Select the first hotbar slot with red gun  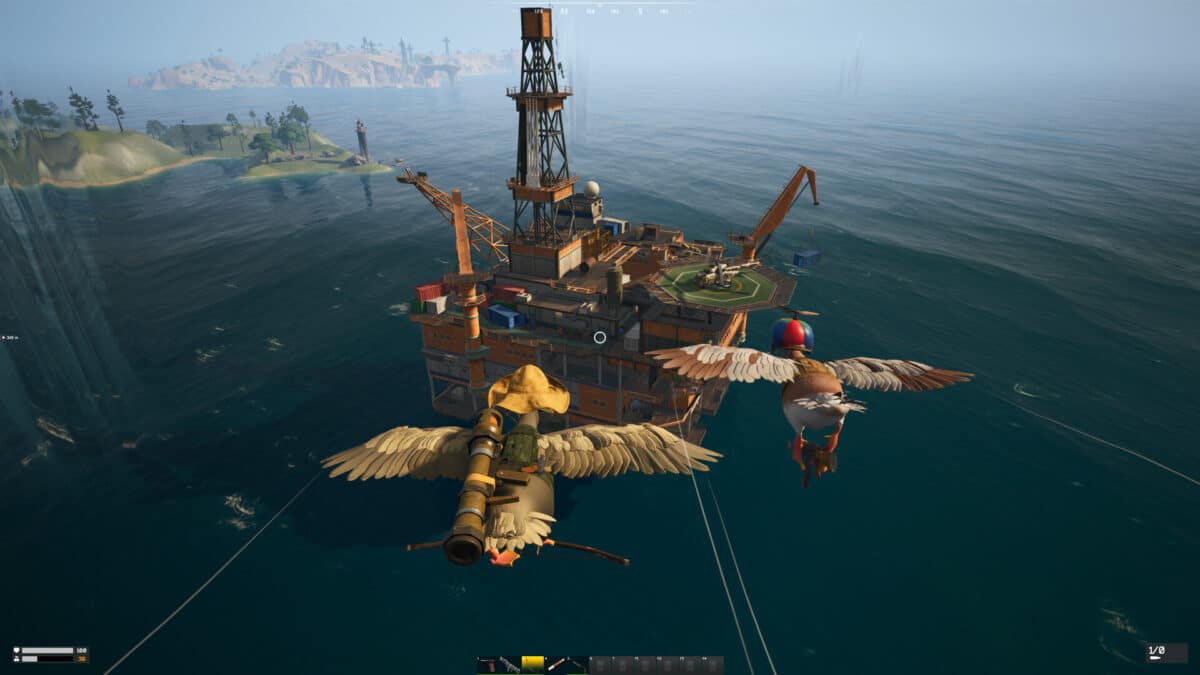tap(487, 664)
